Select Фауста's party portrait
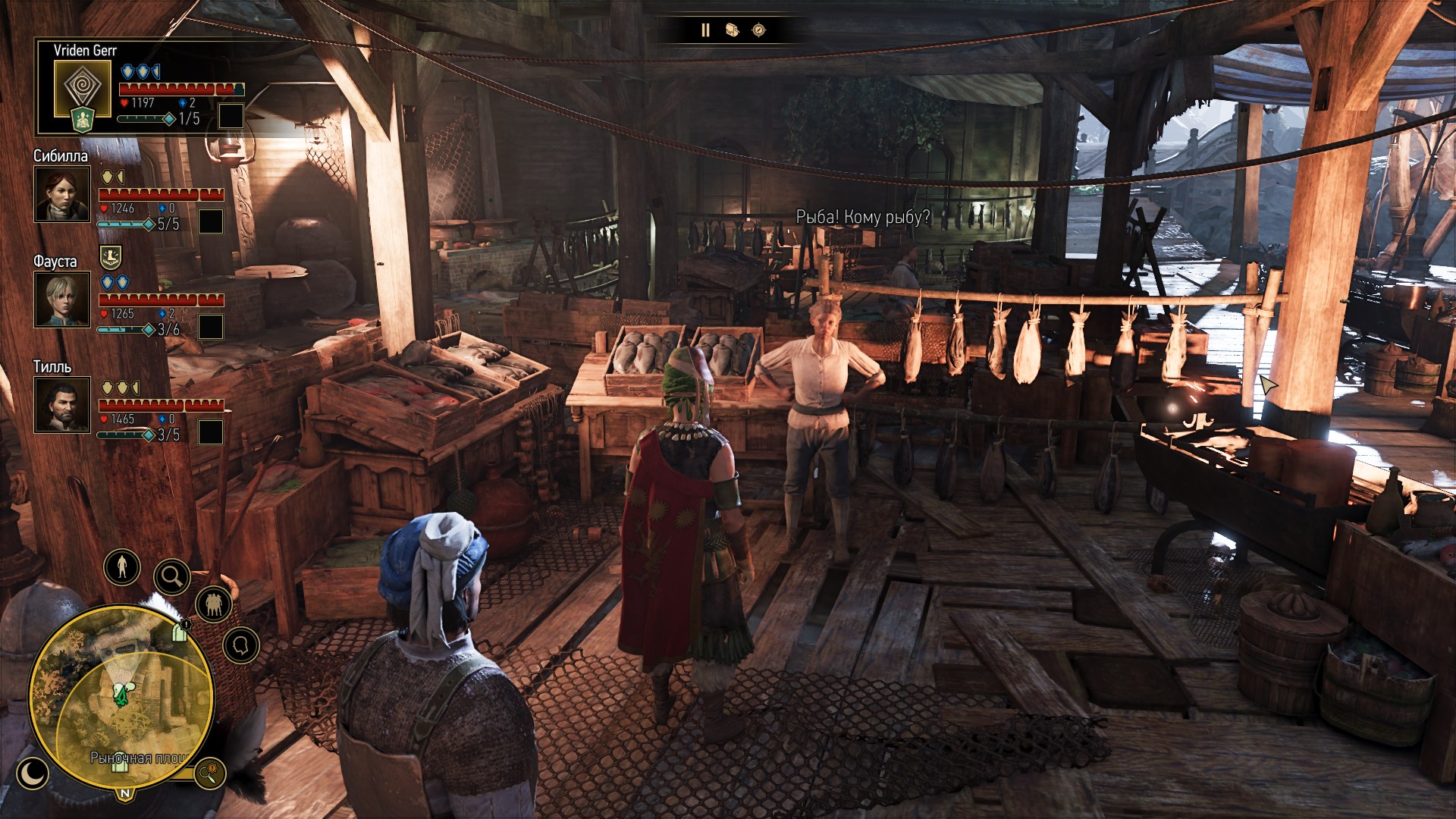The height and width of the screenshot is (819, 1456). click(62, 300)
